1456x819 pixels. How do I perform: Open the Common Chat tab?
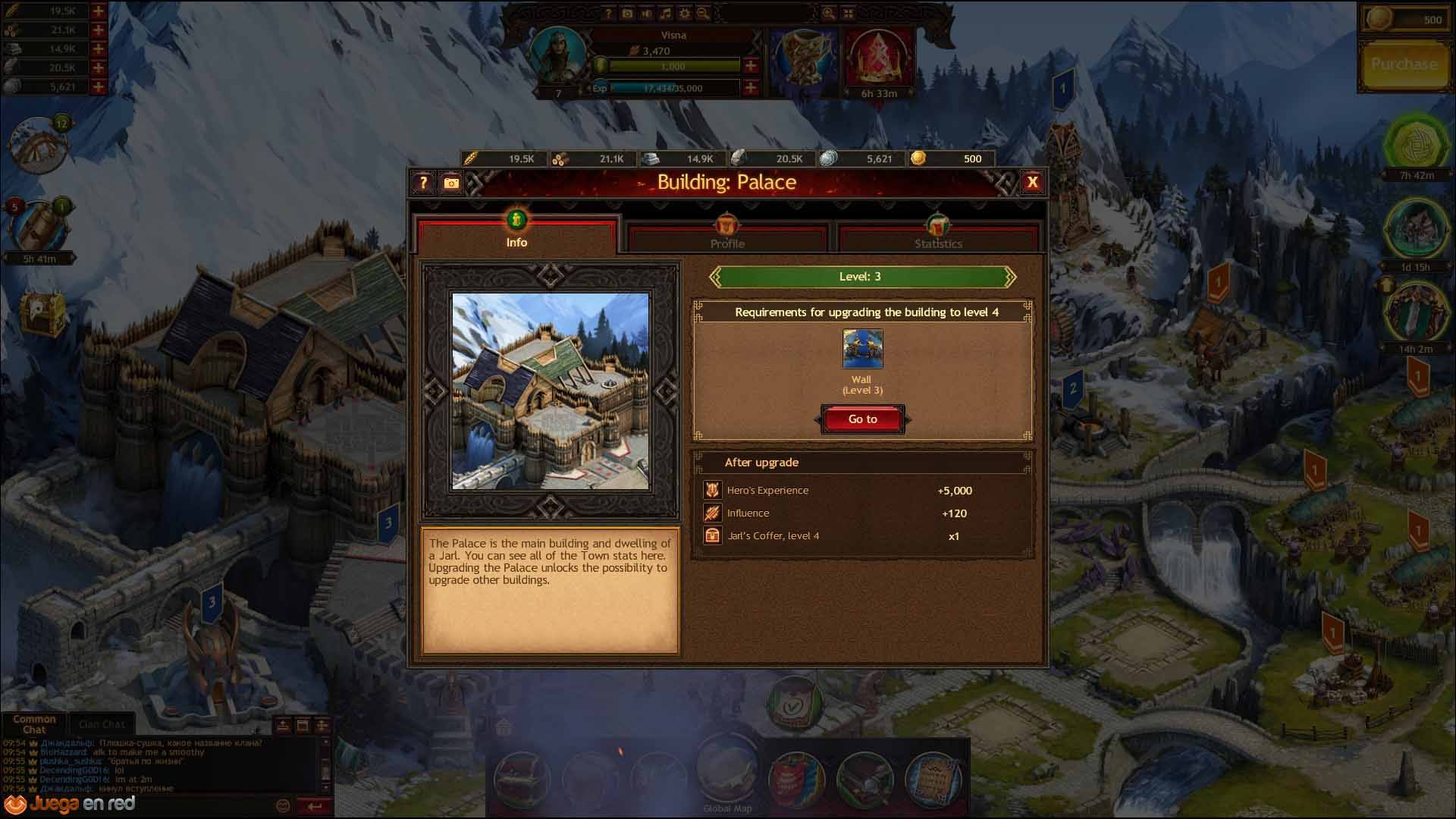pos(34,724)
